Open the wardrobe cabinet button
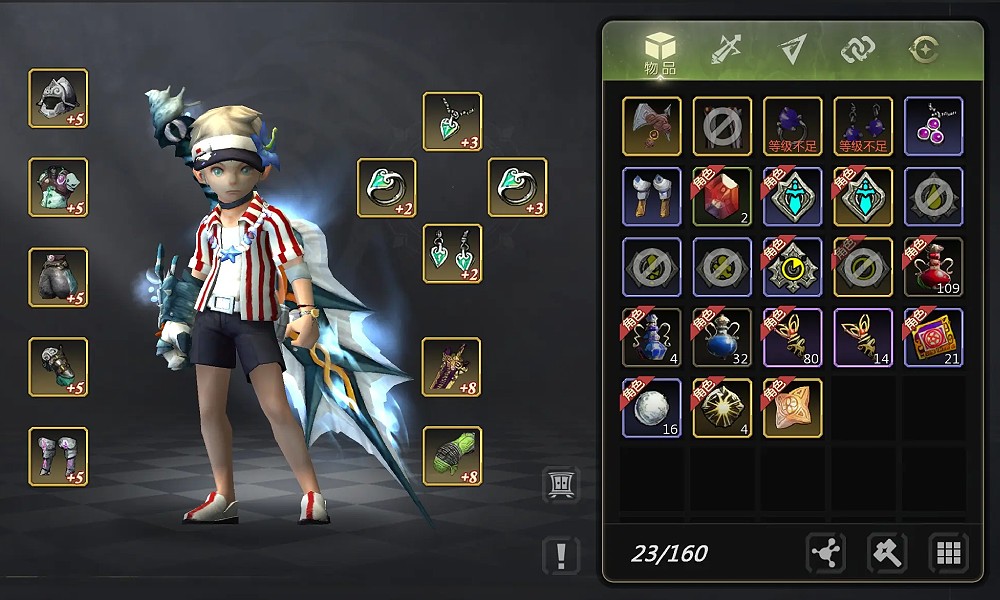 click(561, 484)
